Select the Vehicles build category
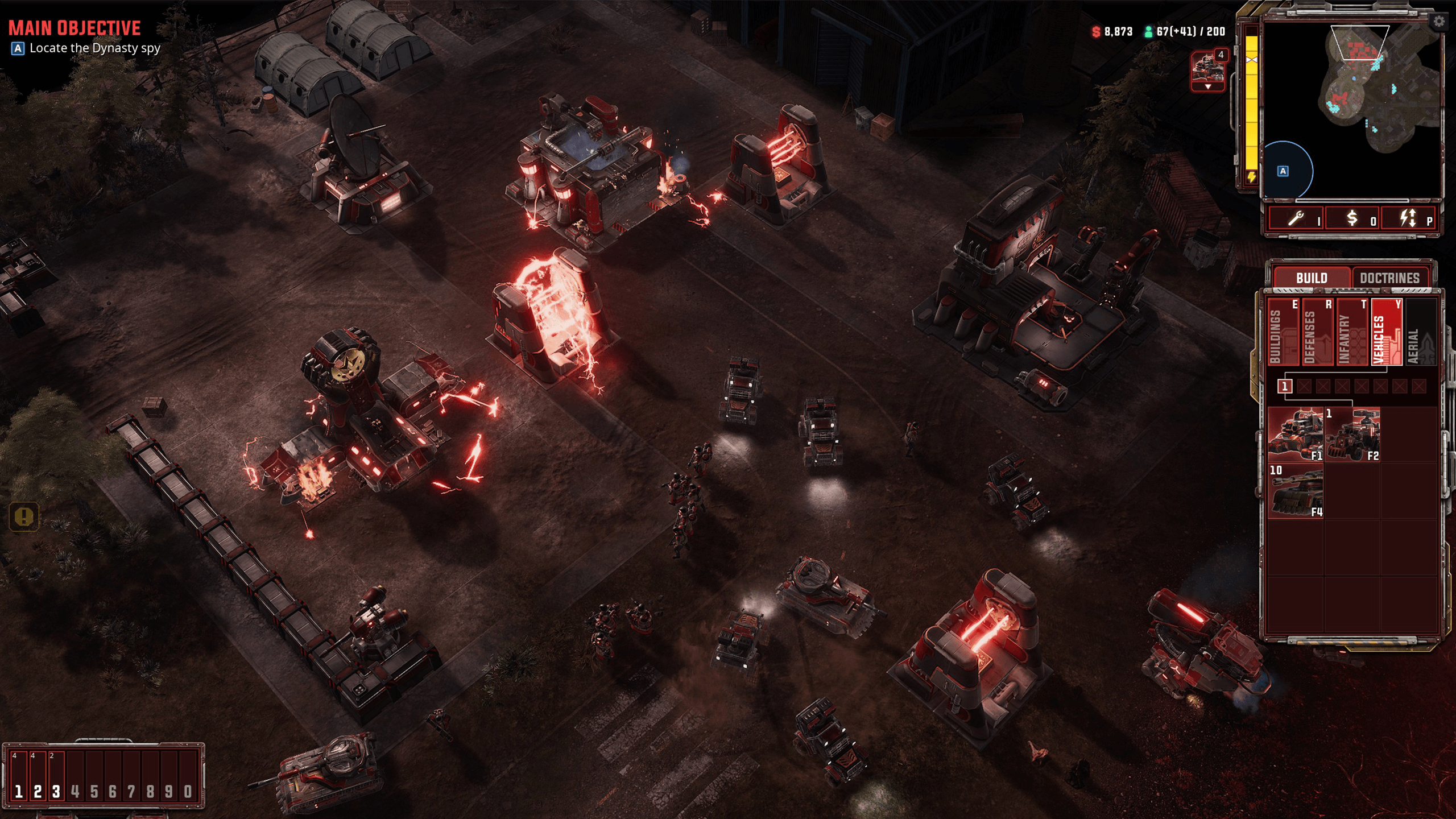Viewport: 1456px width, 819px height. (1387, 333)
